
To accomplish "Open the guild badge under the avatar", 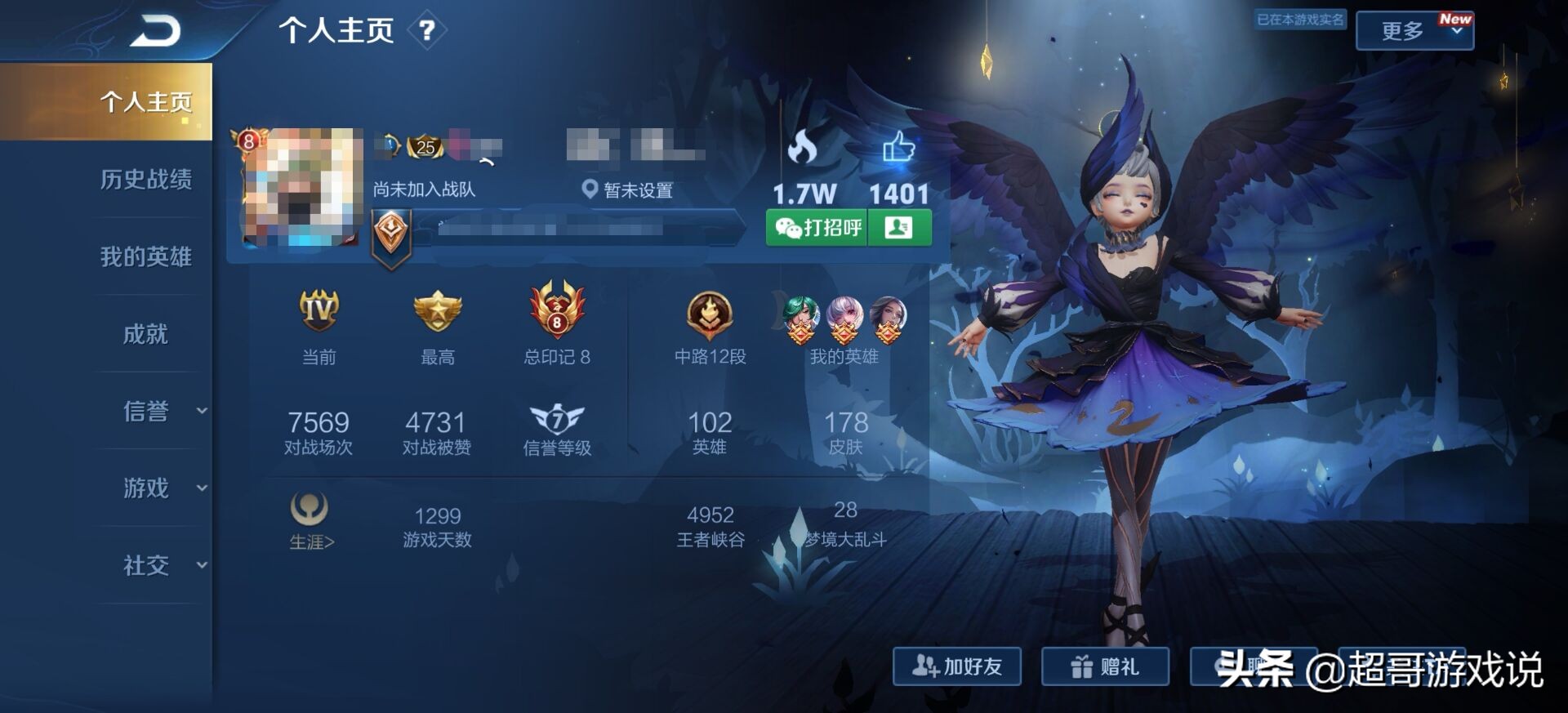I will tap(392, 233).
